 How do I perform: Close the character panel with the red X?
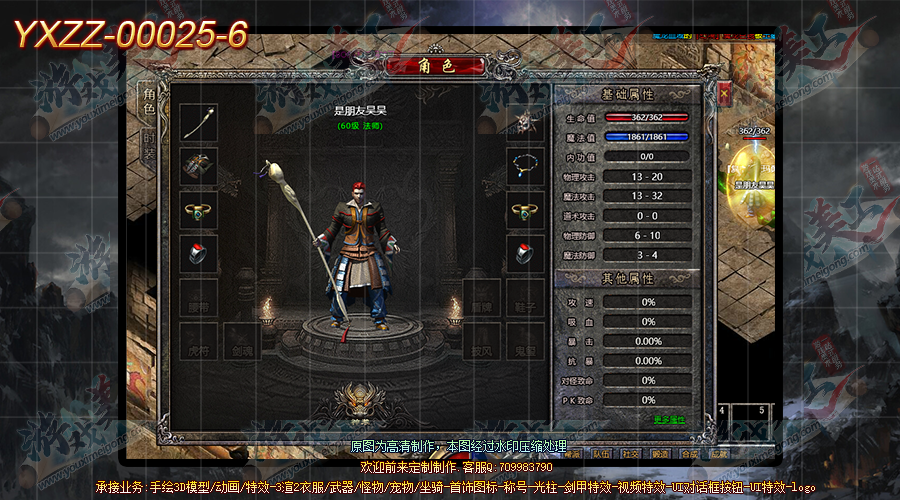tap(723, 95)
